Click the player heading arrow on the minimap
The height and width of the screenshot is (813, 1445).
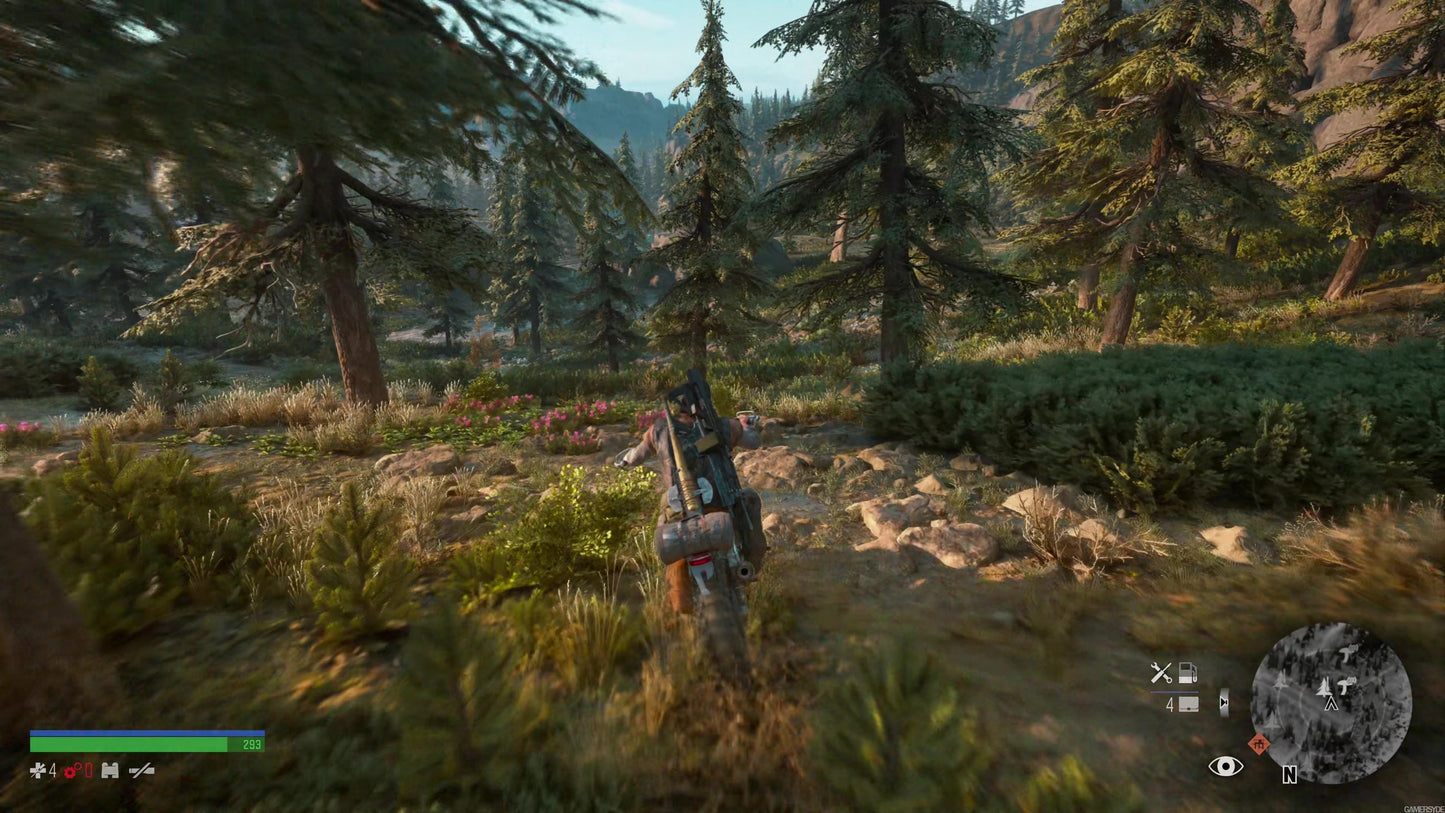1330,703
